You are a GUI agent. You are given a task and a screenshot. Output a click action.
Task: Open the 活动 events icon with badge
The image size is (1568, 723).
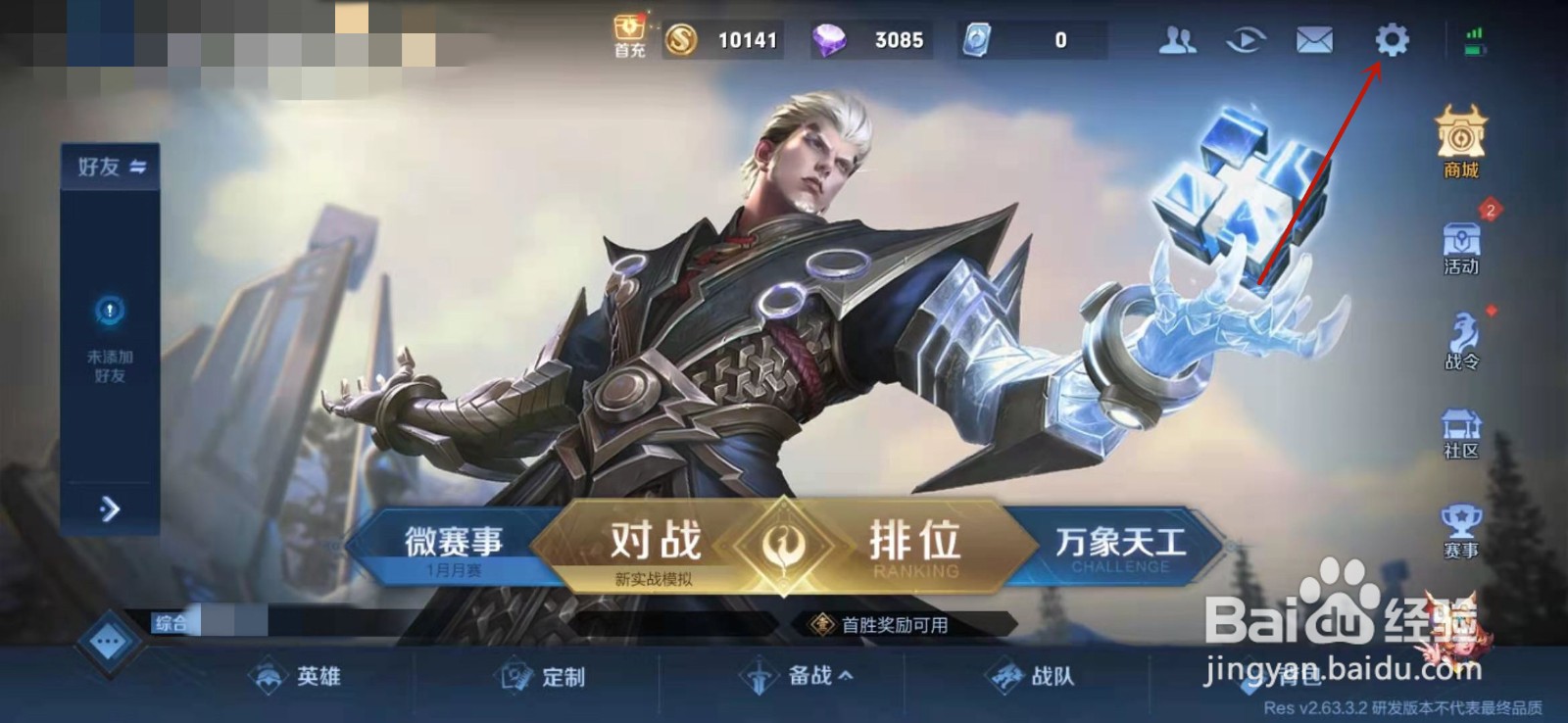point(1460,243)
